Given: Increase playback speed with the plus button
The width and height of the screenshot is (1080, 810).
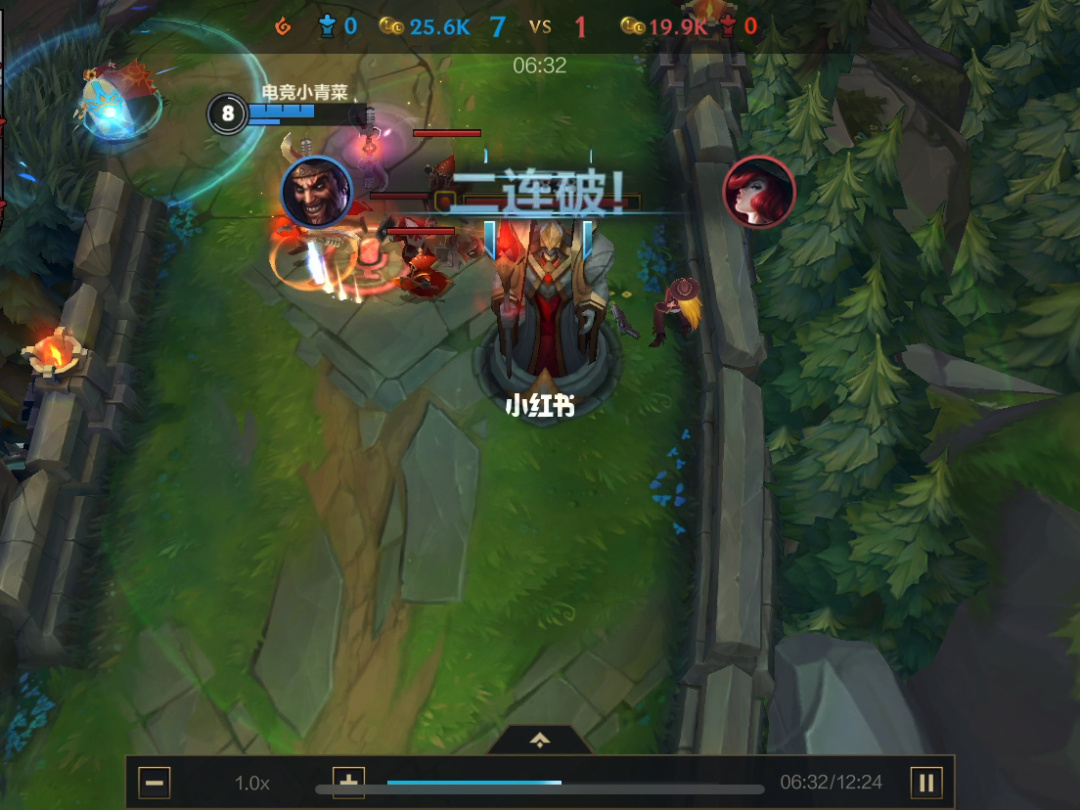Looking at the screenshot, I should [x=348, y=782].
